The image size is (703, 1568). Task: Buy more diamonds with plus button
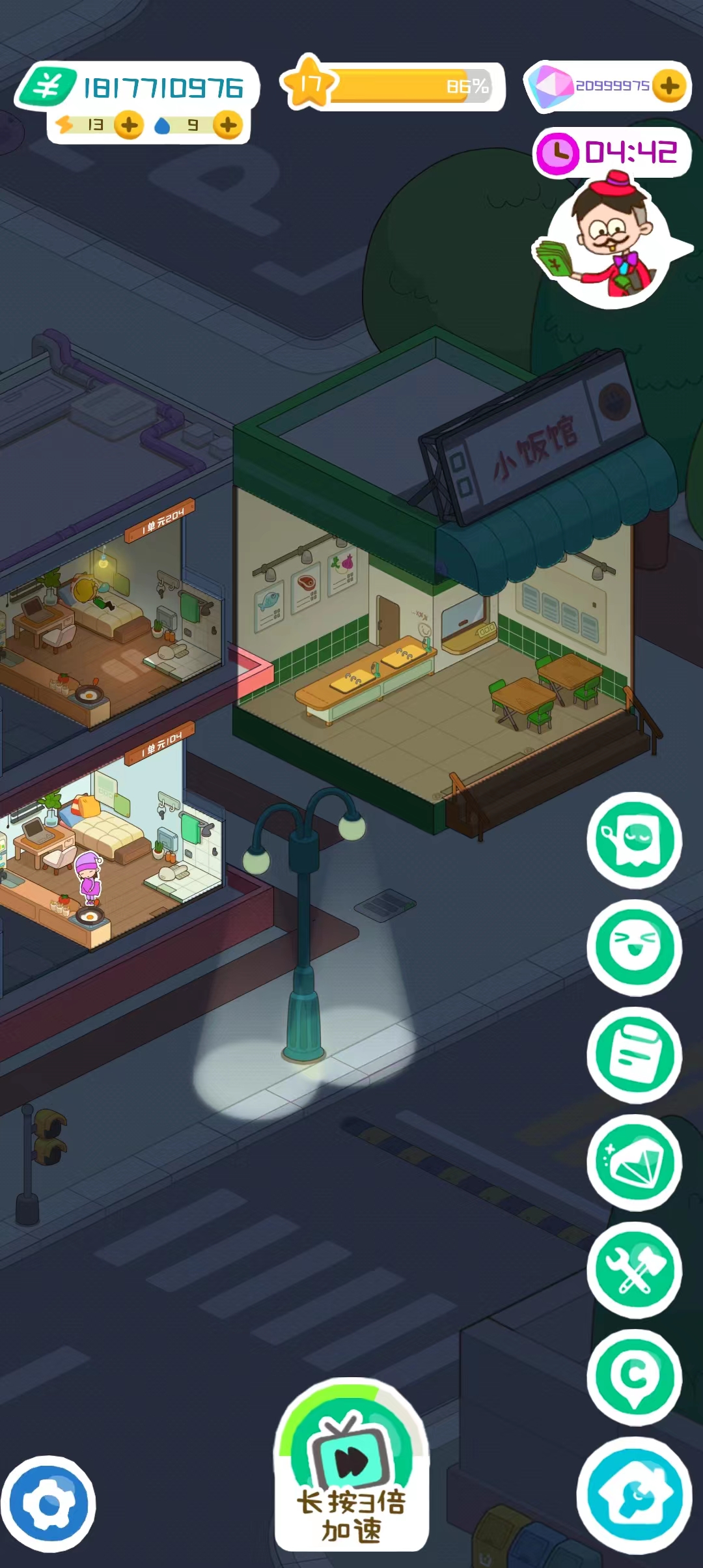tap(669, 86)
